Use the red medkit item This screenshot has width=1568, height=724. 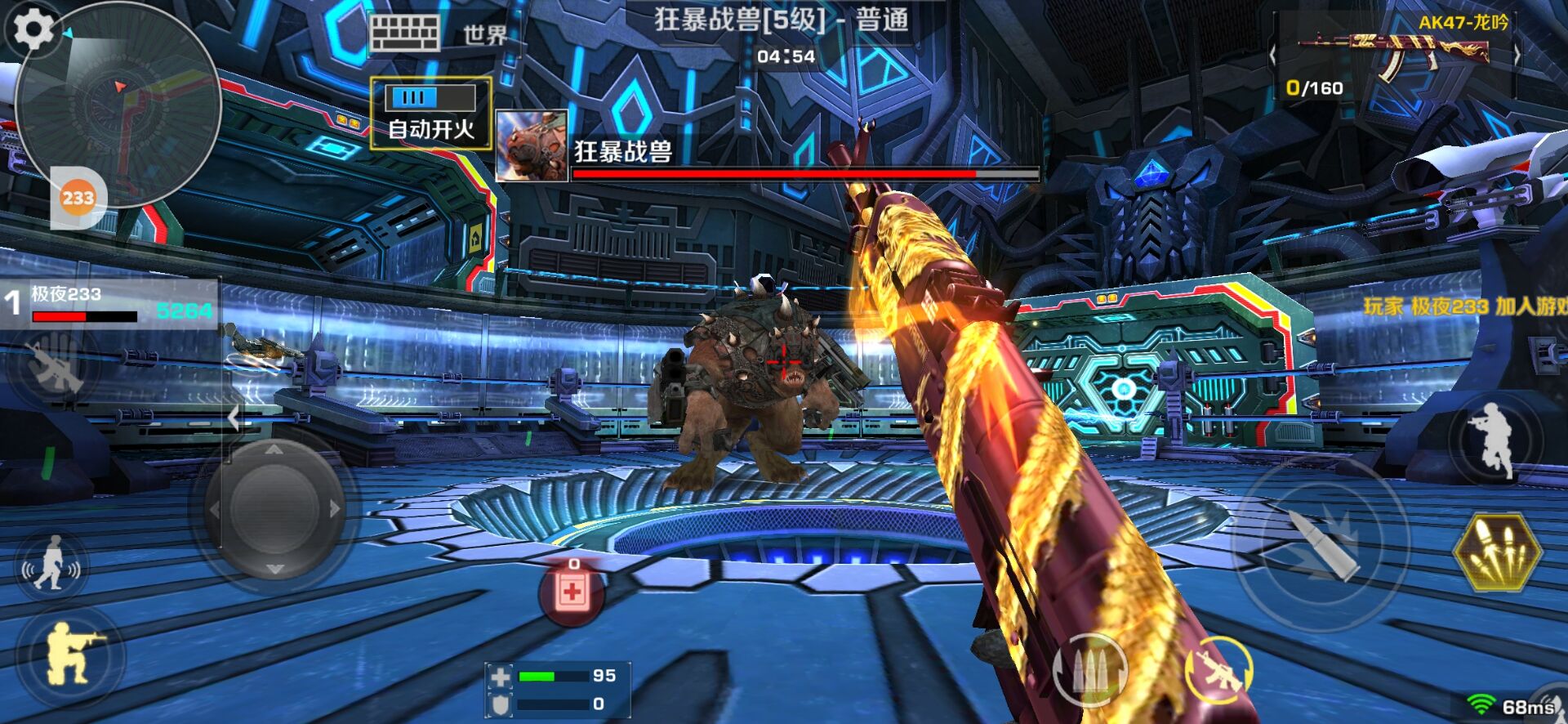[x=572, y=592]
